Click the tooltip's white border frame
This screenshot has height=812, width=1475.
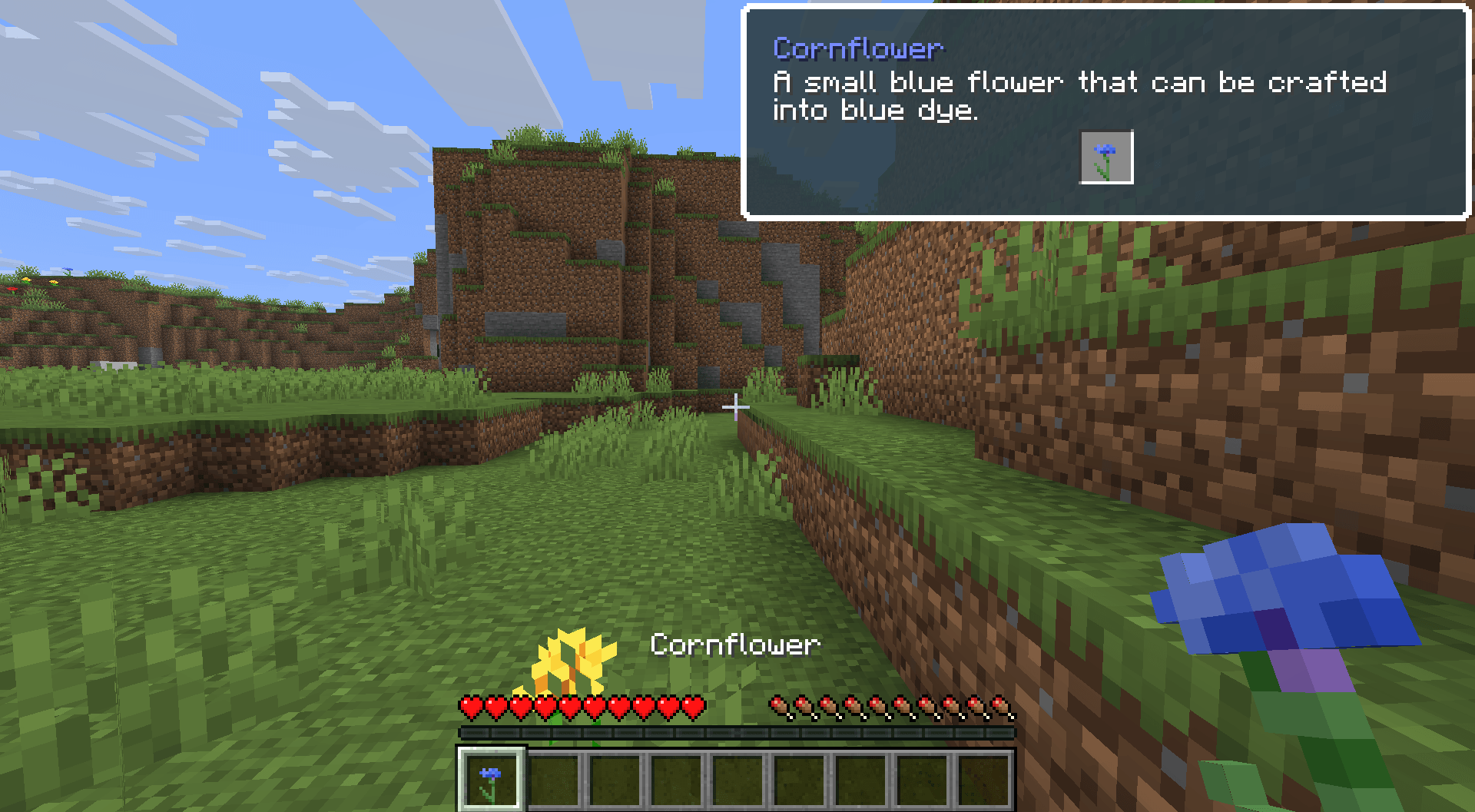point(1106,218)
